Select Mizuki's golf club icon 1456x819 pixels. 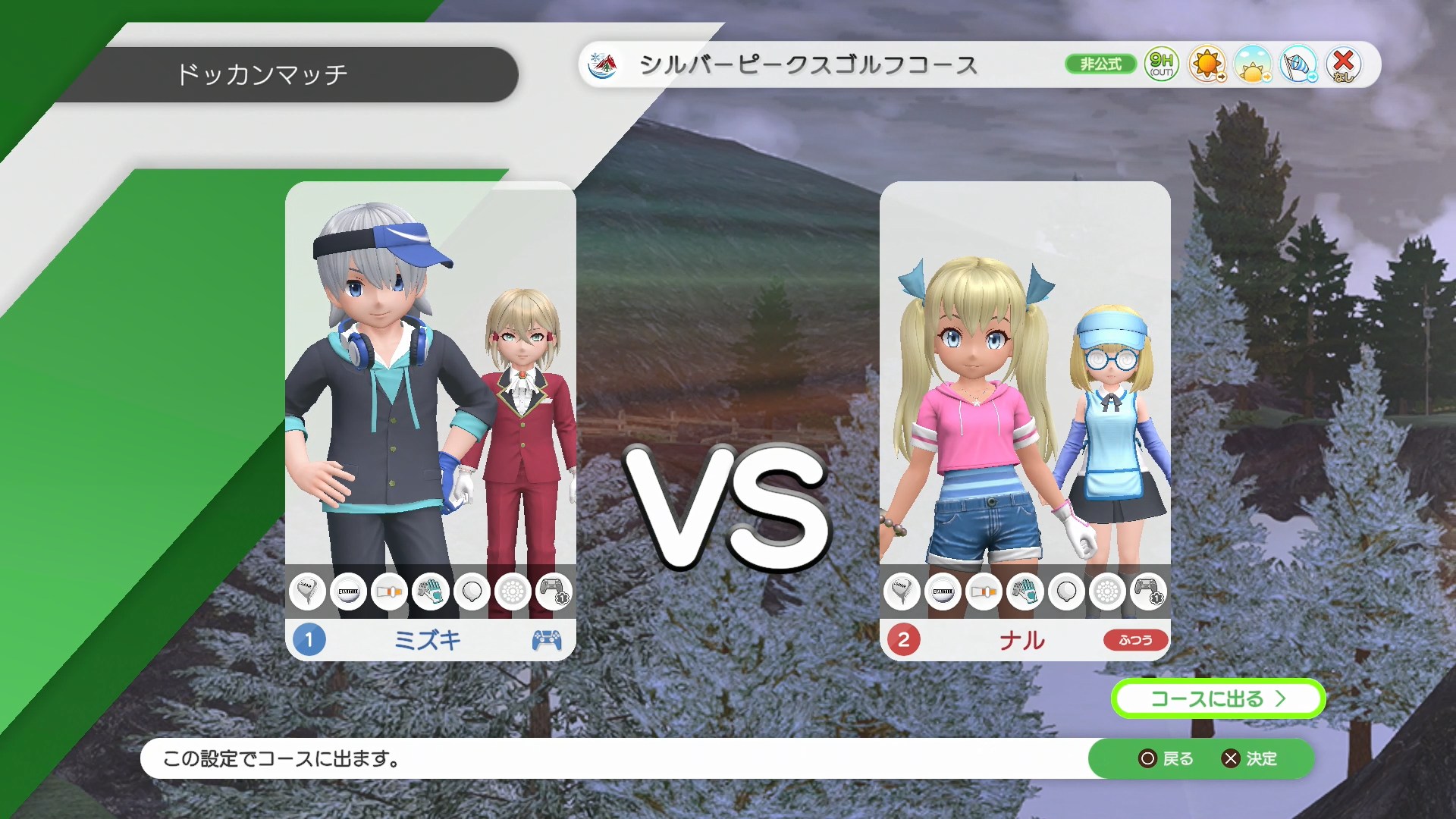pos(307,591)
